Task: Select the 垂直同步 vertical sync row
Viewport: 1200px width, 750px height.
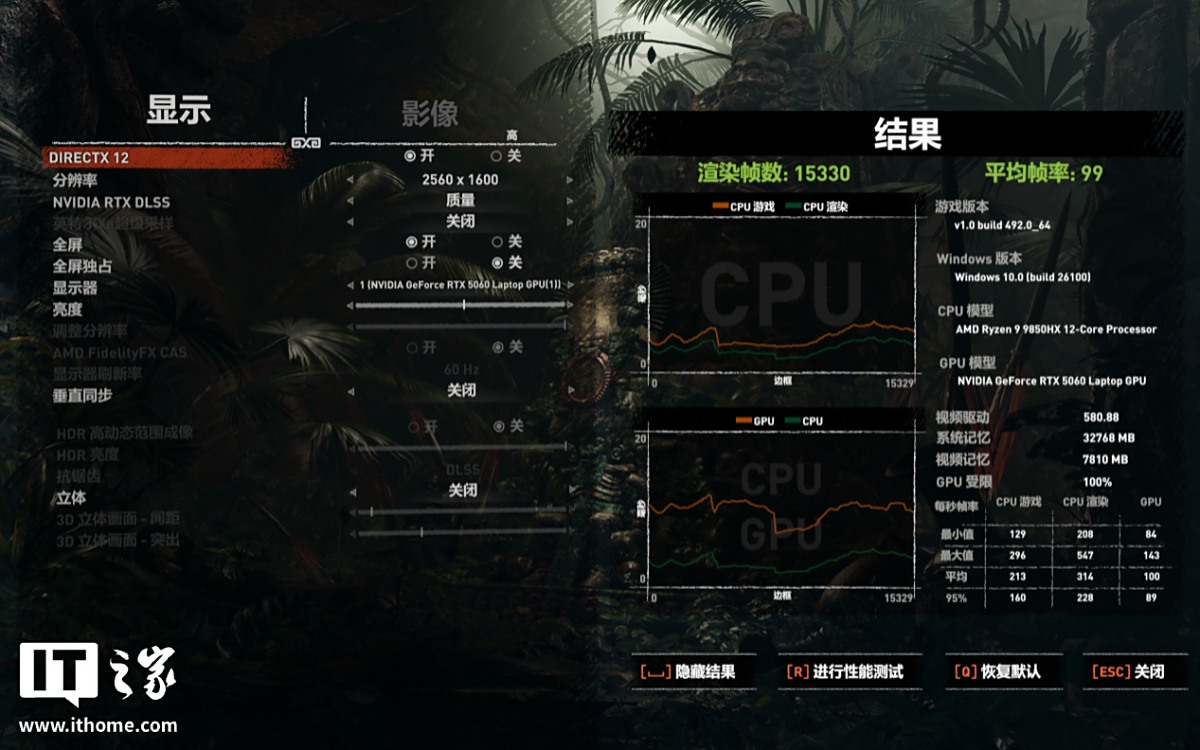Action: (83, 395)
